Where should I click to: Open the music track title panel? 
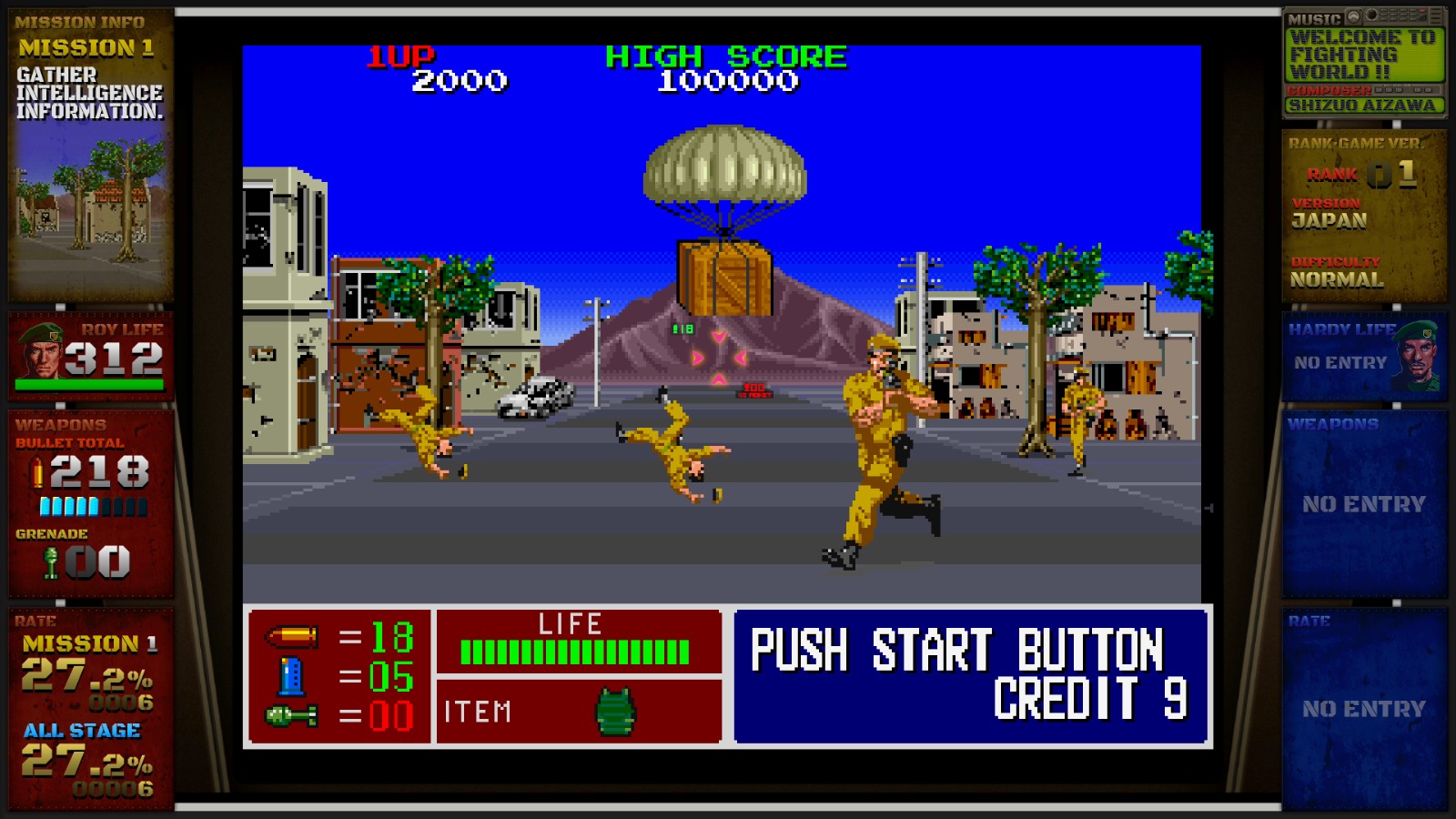pyautogui.click(x=1364, y=55)
